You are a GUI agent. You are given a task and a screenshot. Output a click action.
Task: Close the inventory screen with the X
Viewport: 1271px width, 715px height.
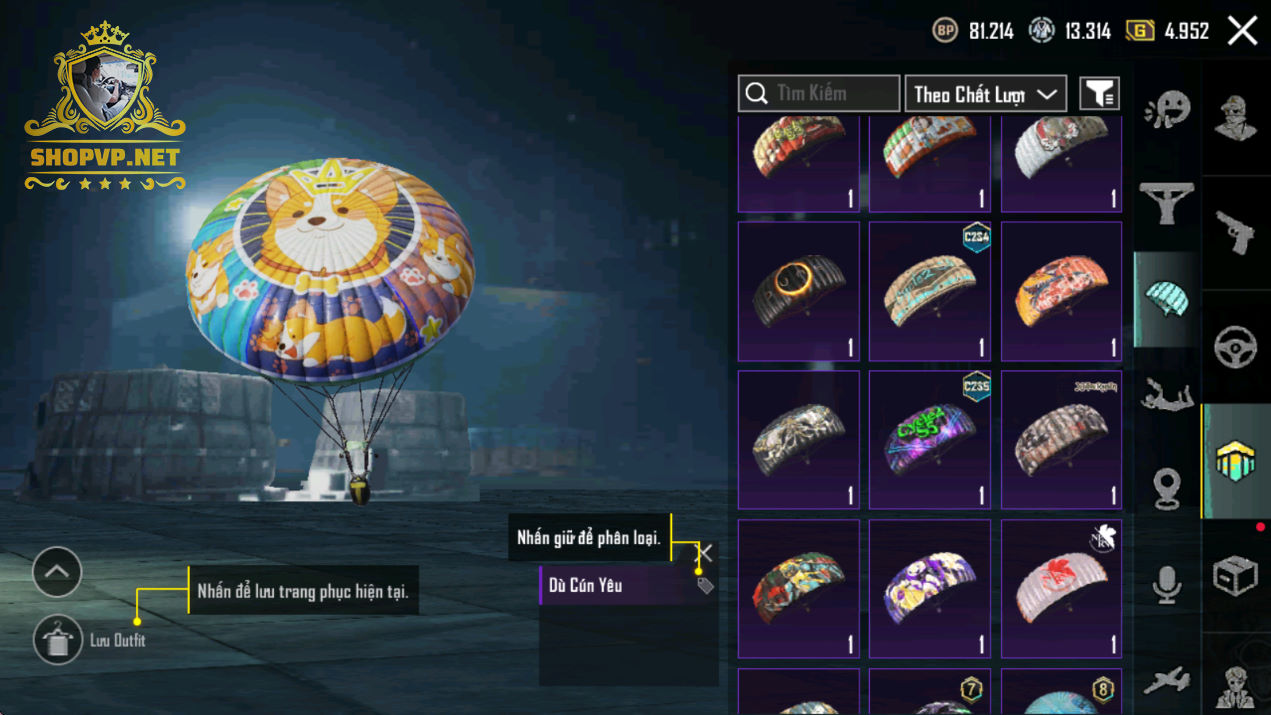click(1242, 31)
